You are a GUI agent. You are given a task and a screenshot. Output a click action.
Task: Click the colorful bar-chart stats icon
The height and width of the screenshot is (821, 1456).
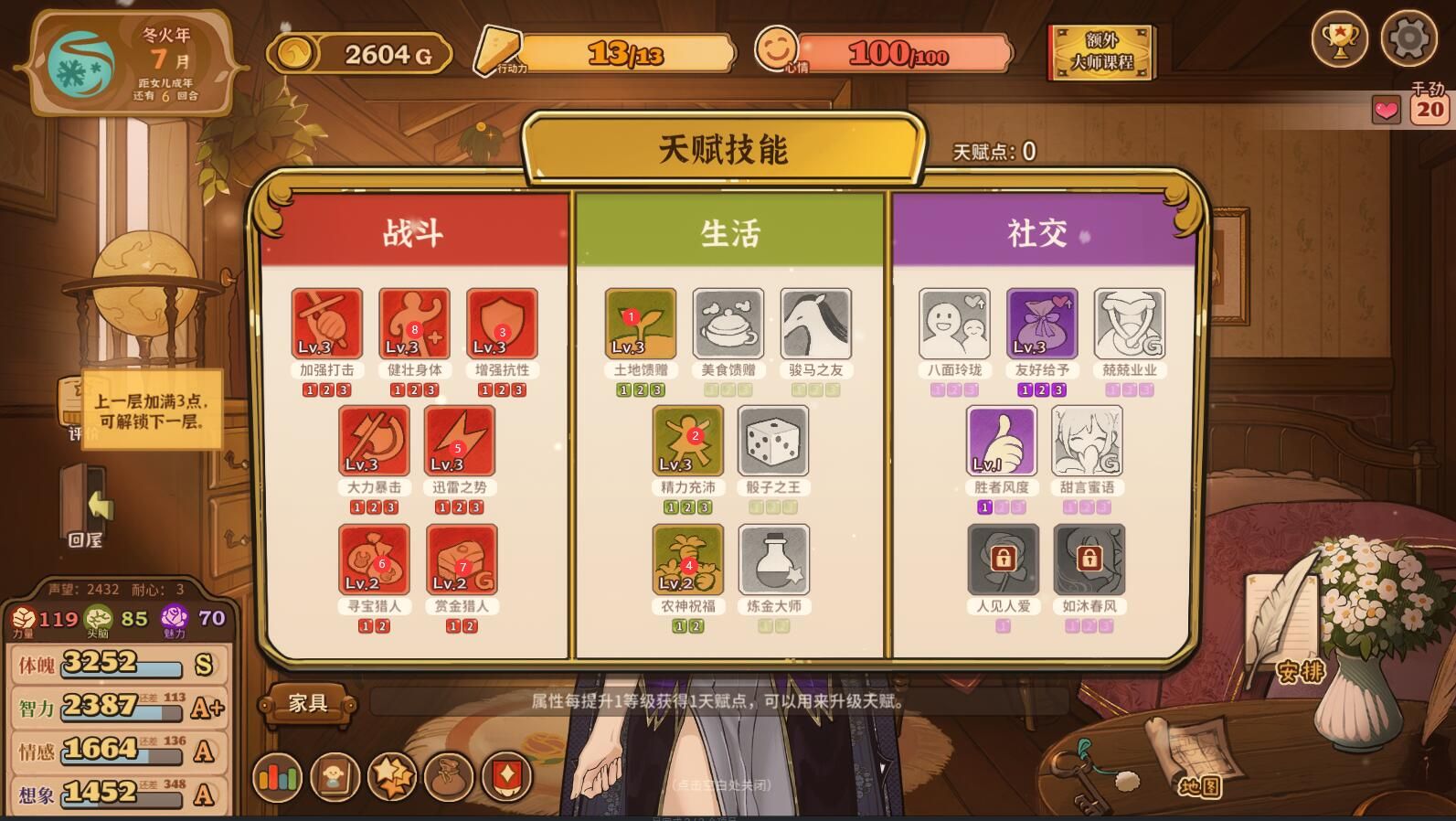(279, 777)
